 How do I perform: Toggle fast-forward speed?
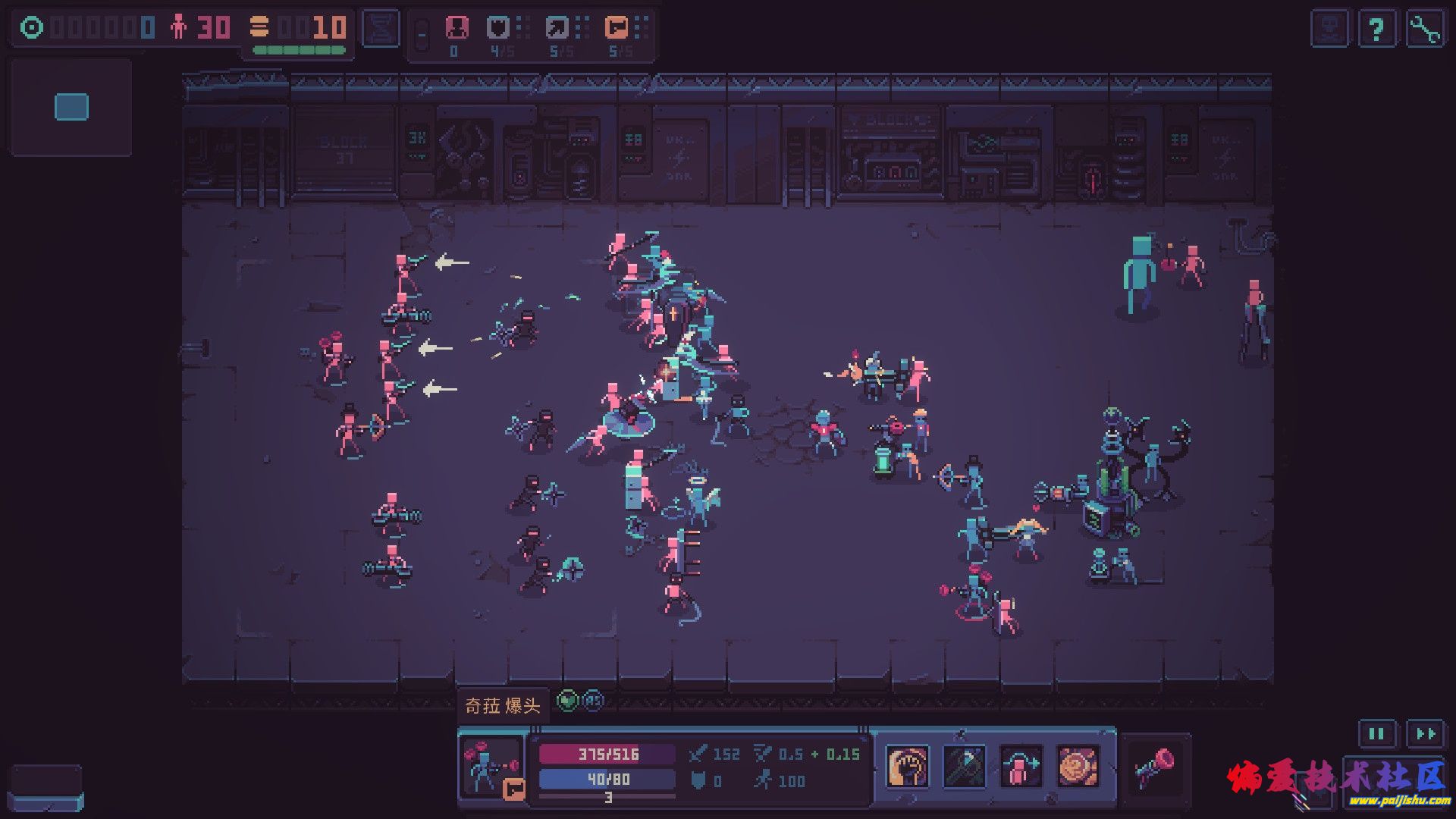pyautogui.click(x=1425, y=733)
